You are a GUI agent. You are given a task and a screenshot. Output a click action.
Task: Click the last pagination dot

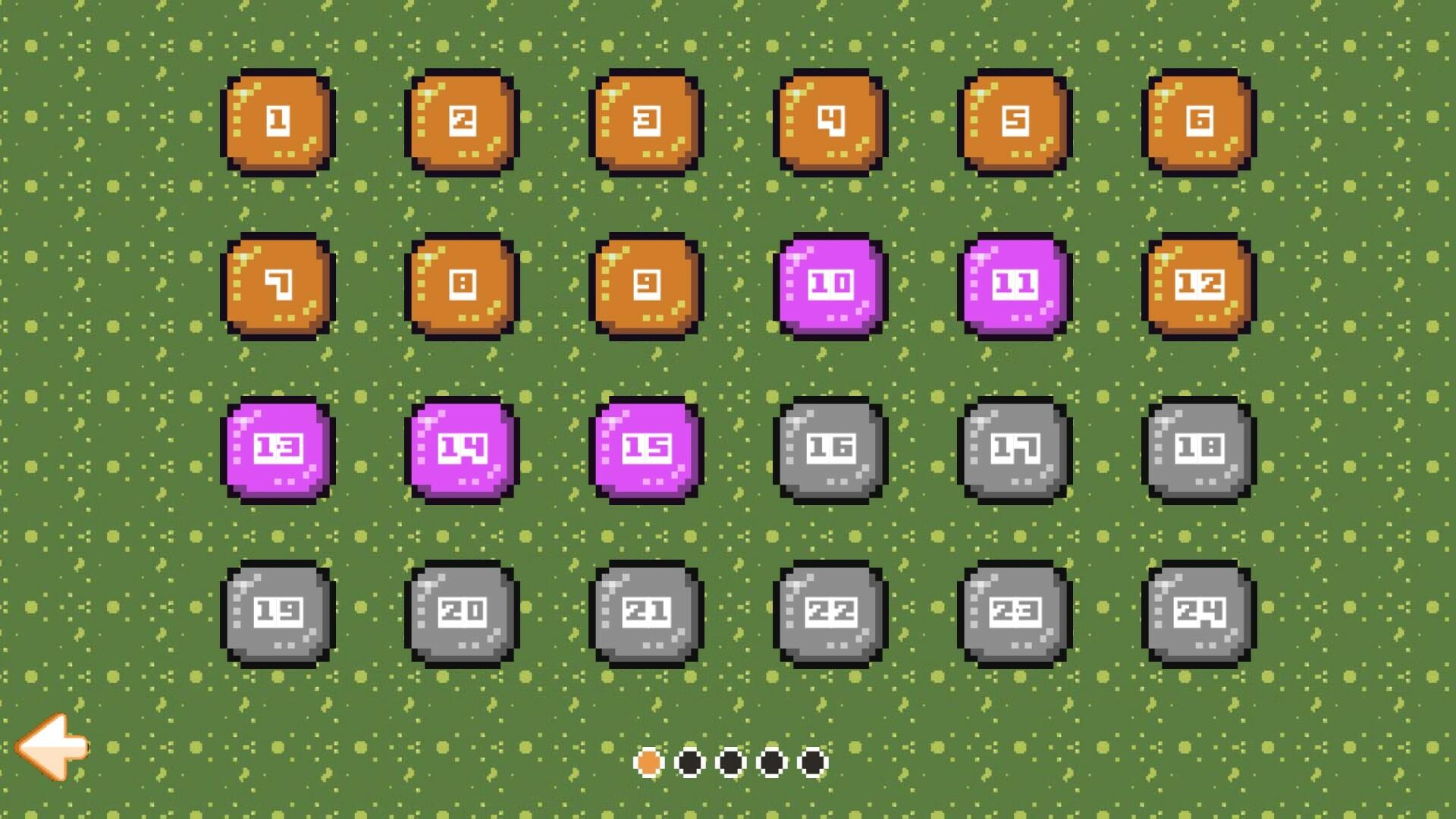(x=812, y=761)
